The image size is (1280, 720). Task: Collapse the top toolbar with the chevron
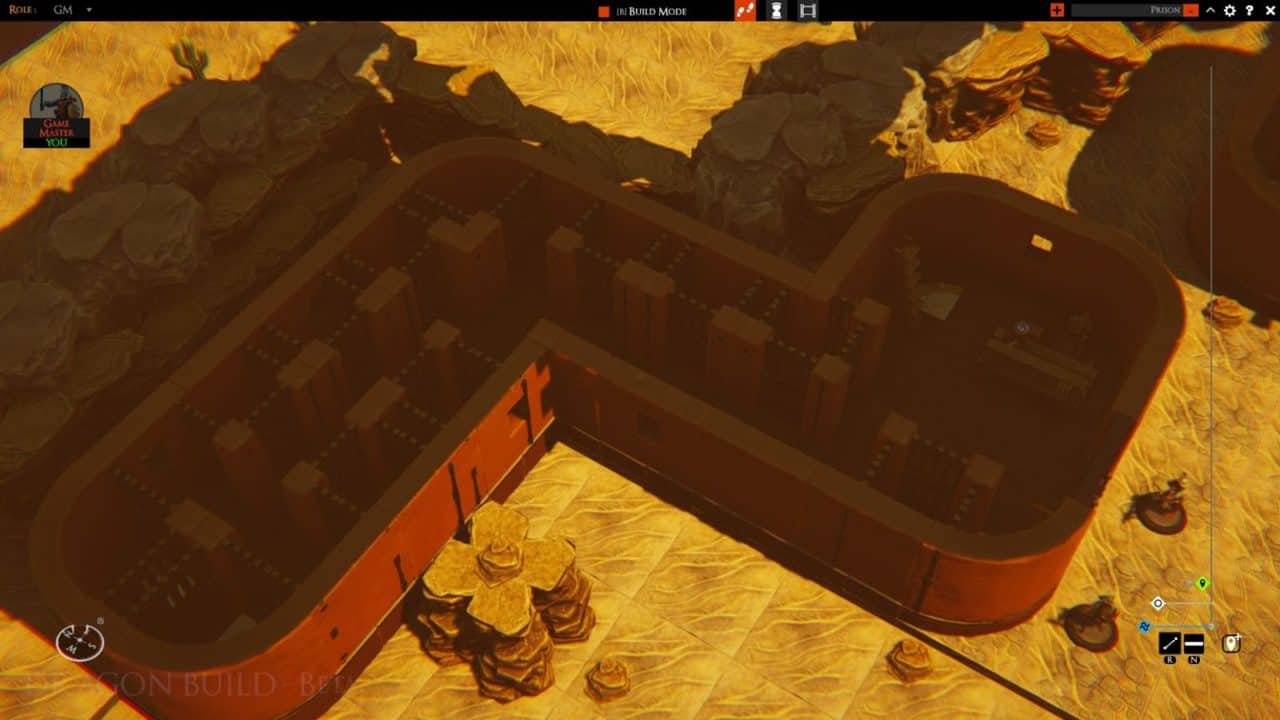point(1210,10)
